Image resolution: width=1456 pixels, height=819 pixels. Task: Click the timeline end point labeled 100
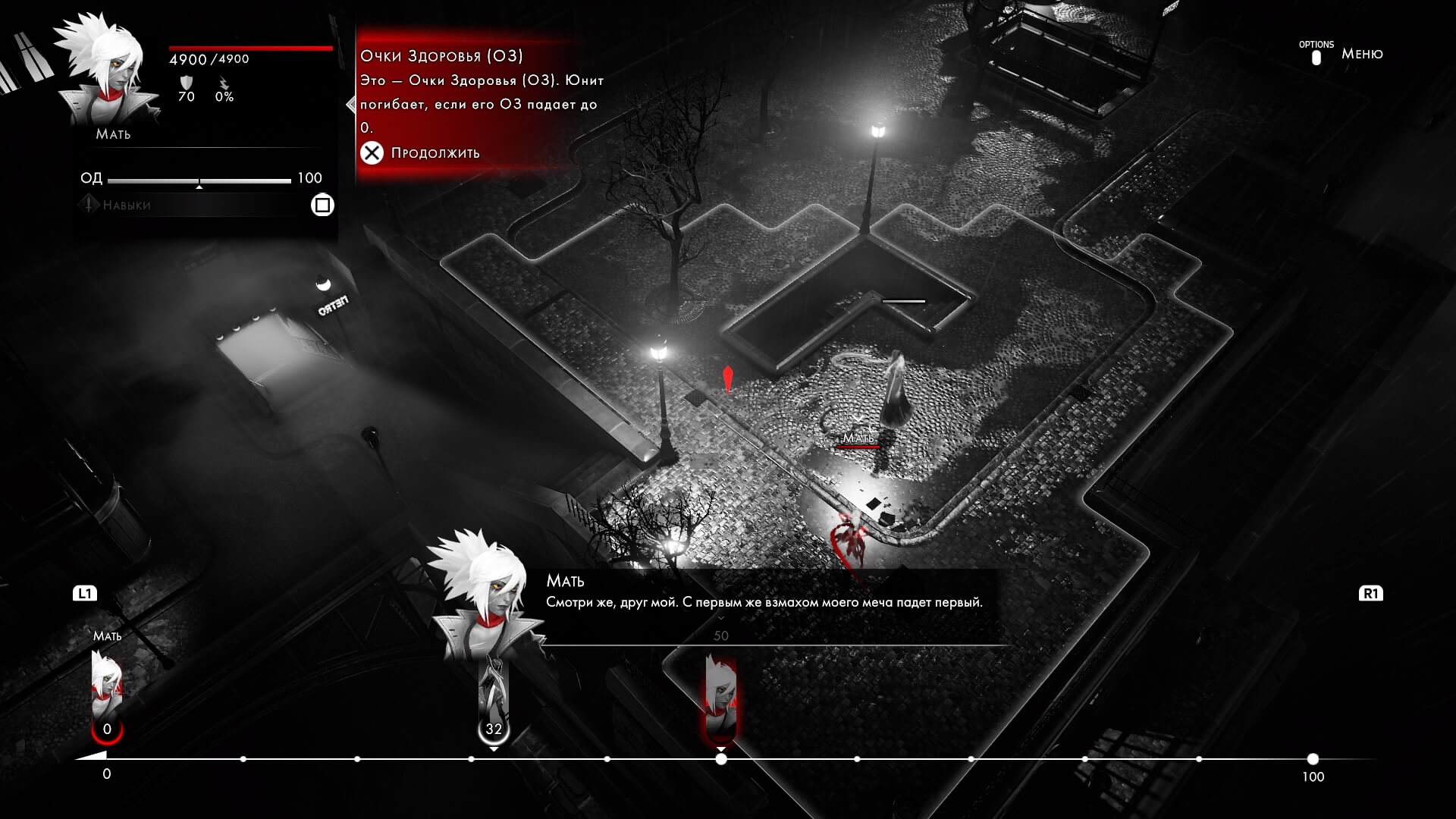tap(1313, 759)
